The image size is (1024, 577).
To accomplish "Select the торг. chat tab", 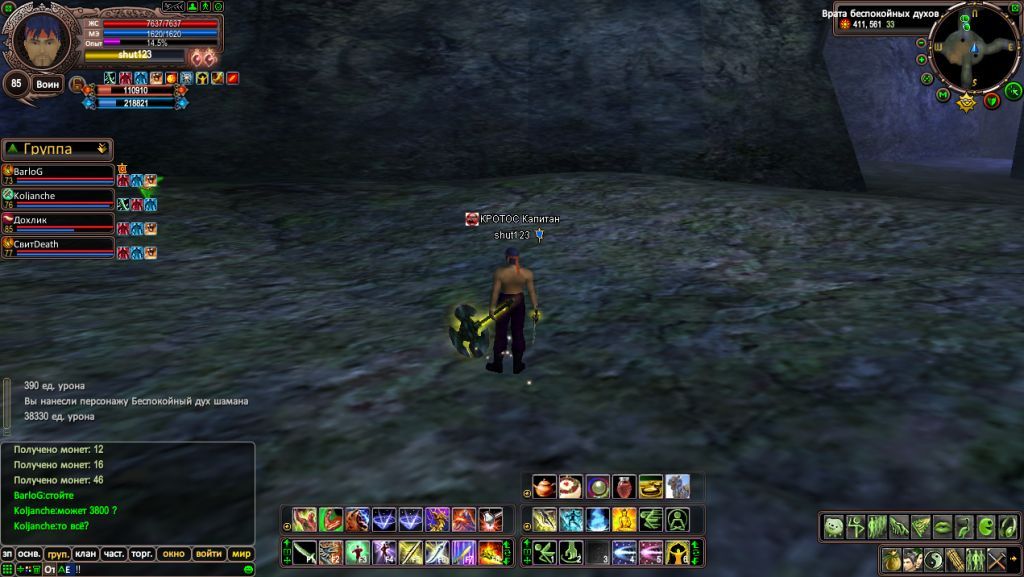I will 142,554.
